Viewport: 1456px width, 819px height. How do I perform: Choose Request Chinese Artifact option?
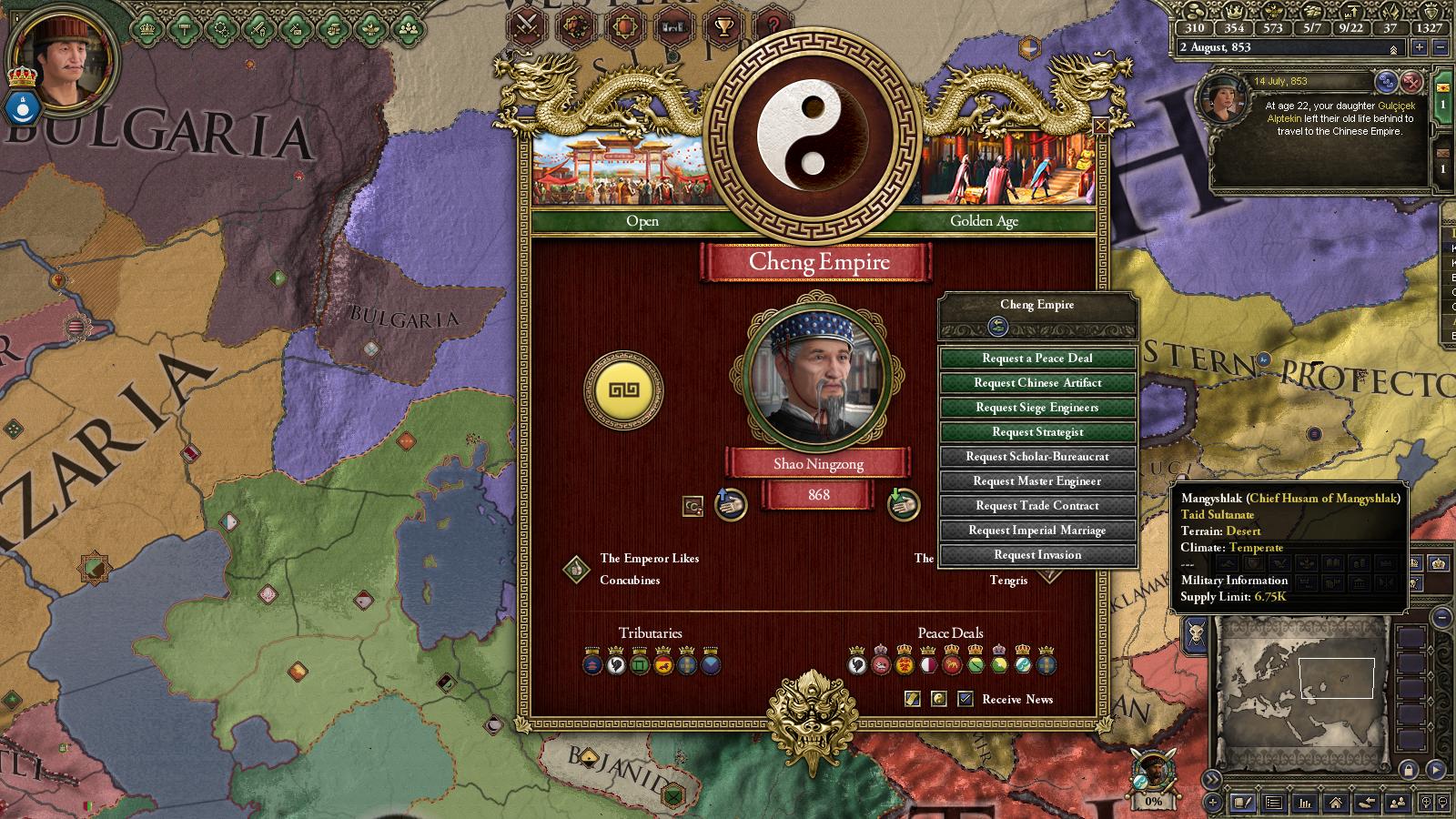(x=1036, y=383)
